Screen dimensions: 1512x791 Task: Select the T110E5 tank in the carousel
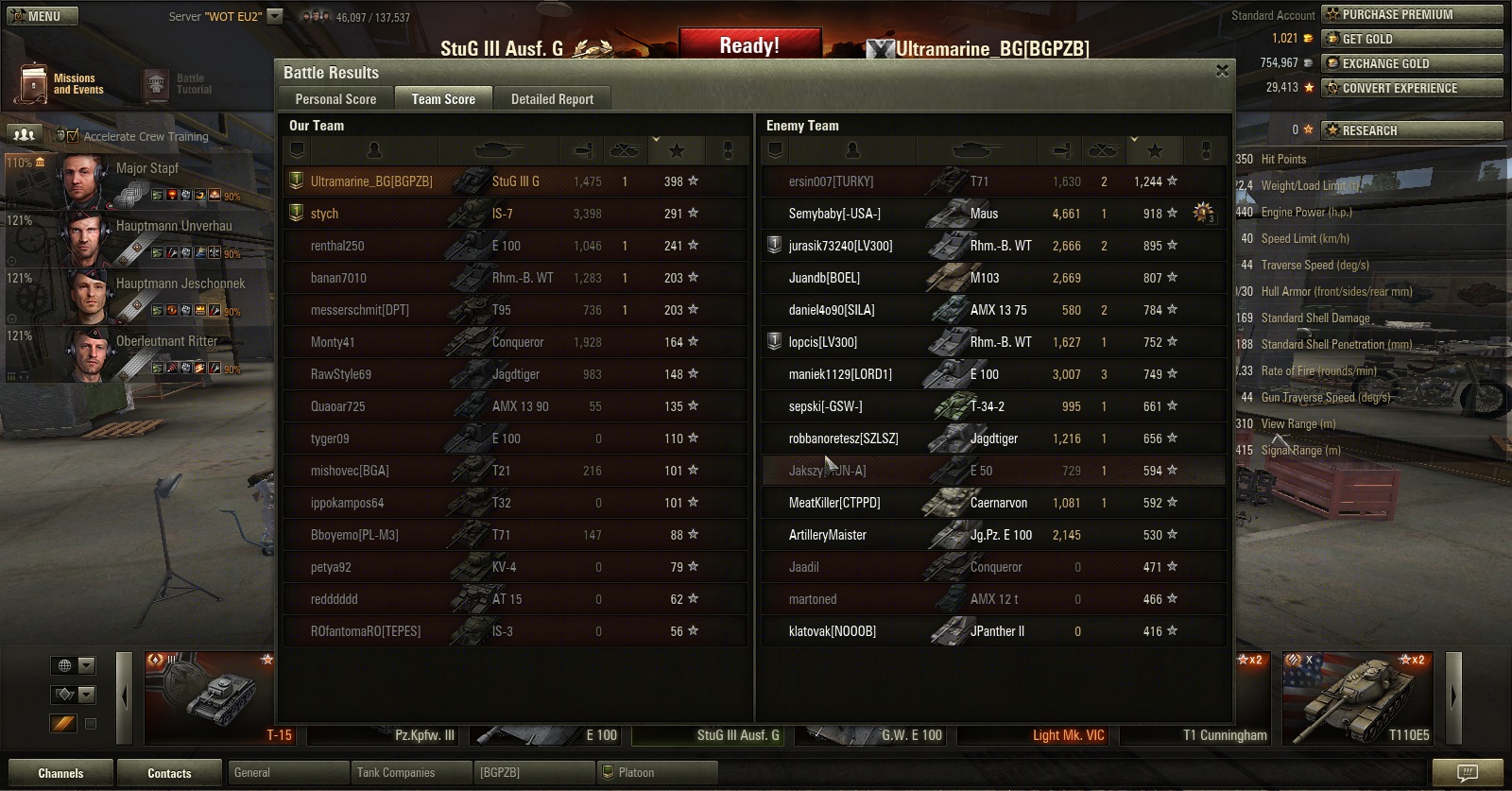(x=1358, y=697)
